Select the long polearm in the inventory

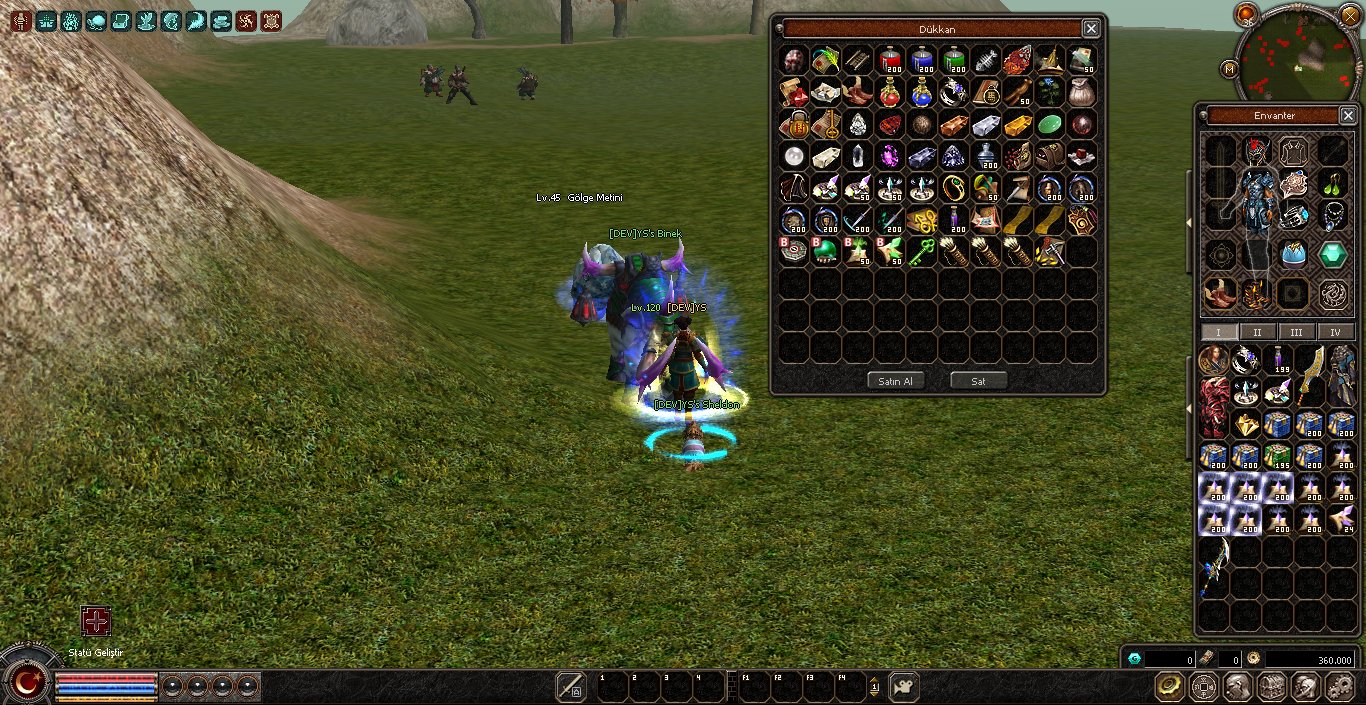(x=1216, y=568)
